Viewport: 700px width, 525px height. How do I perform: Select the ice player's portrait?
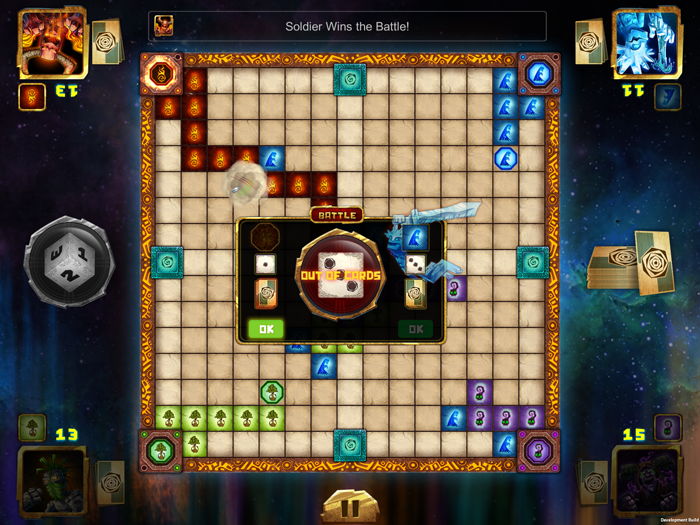click(x=646, y=42)
